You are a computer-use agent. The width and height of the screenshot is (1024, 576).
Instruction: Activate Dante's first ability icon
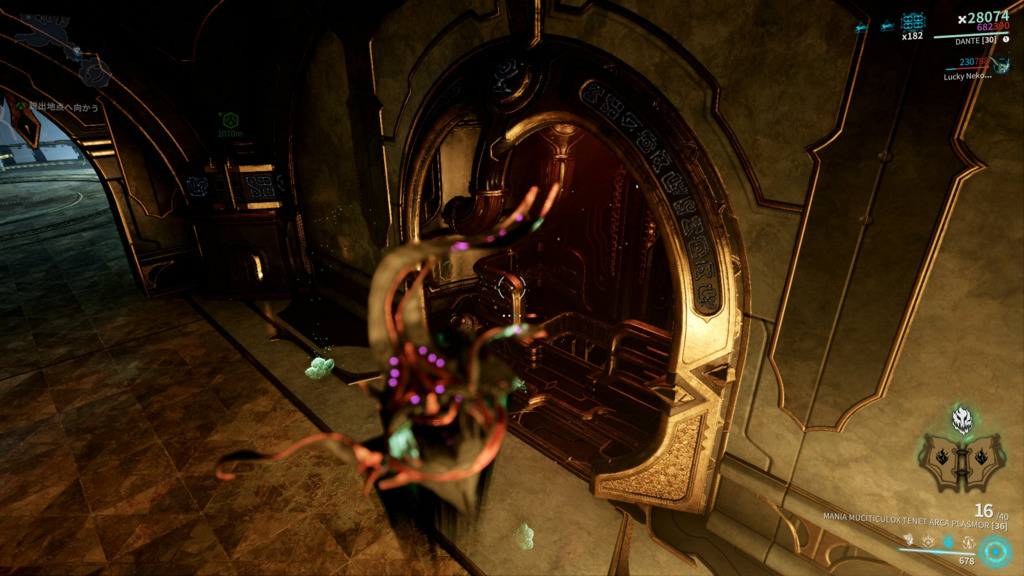907,541
